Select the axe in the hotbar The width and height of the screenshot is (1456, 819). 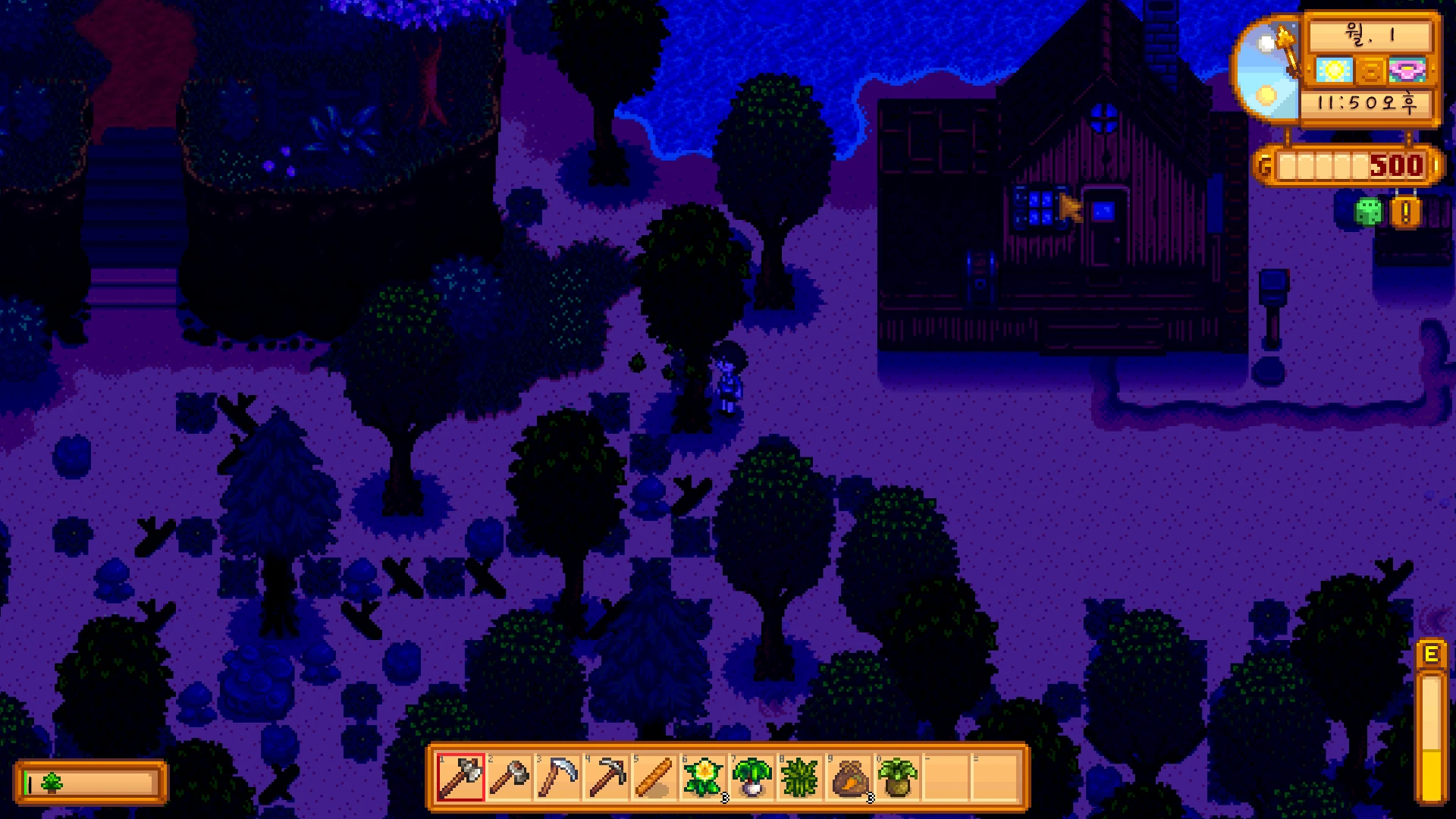coord(460,777)
